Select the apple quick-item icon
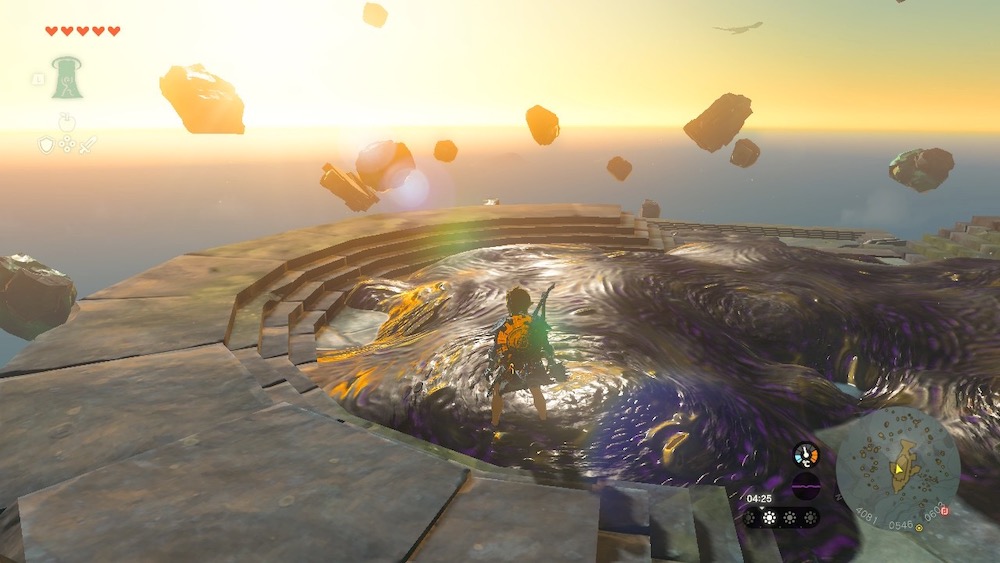Screen dimensions: 1000x563 click(67, 123)
